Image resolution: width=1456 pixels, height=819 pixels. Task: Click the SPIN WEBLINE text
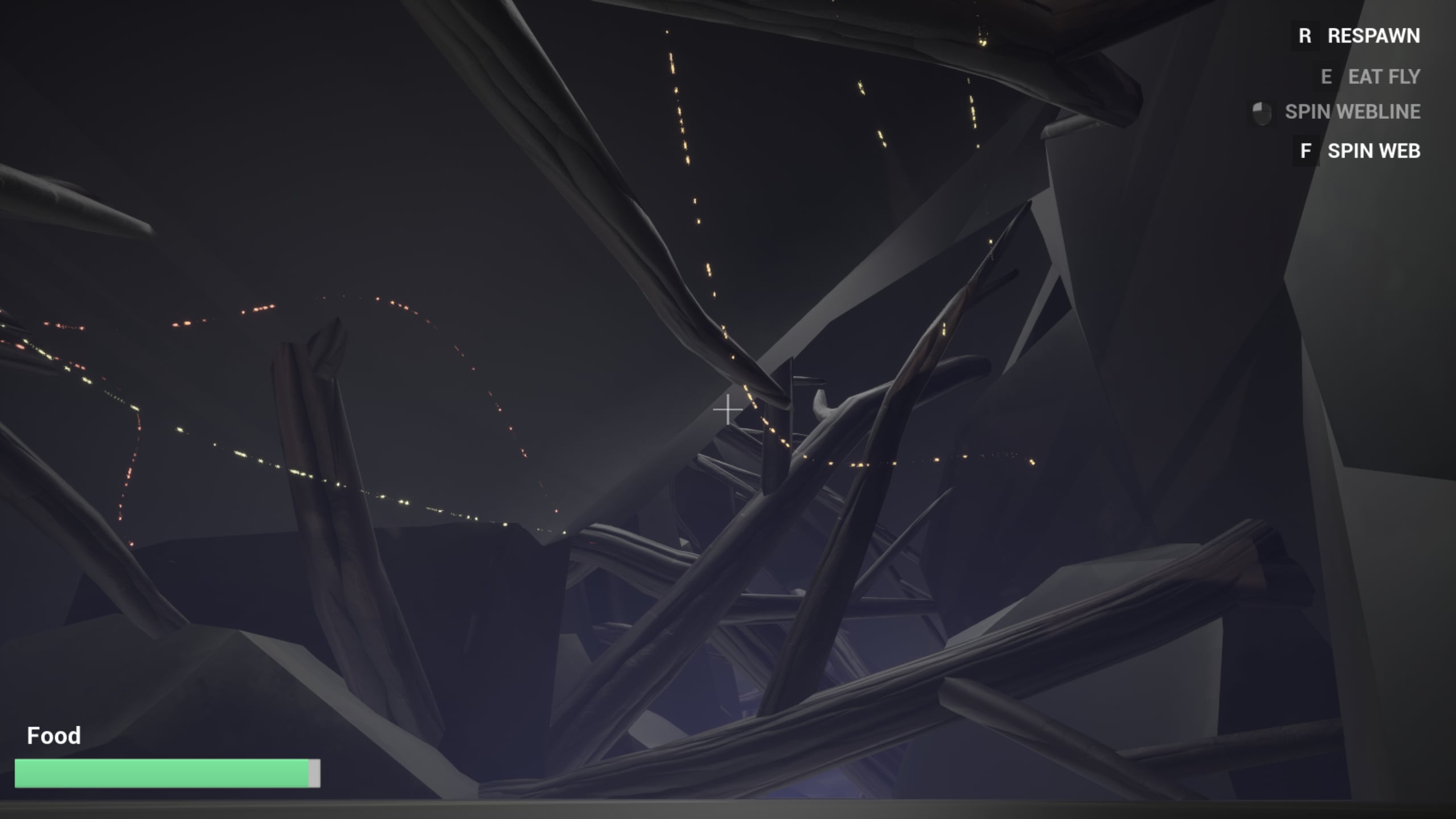tap(1352, 112)
